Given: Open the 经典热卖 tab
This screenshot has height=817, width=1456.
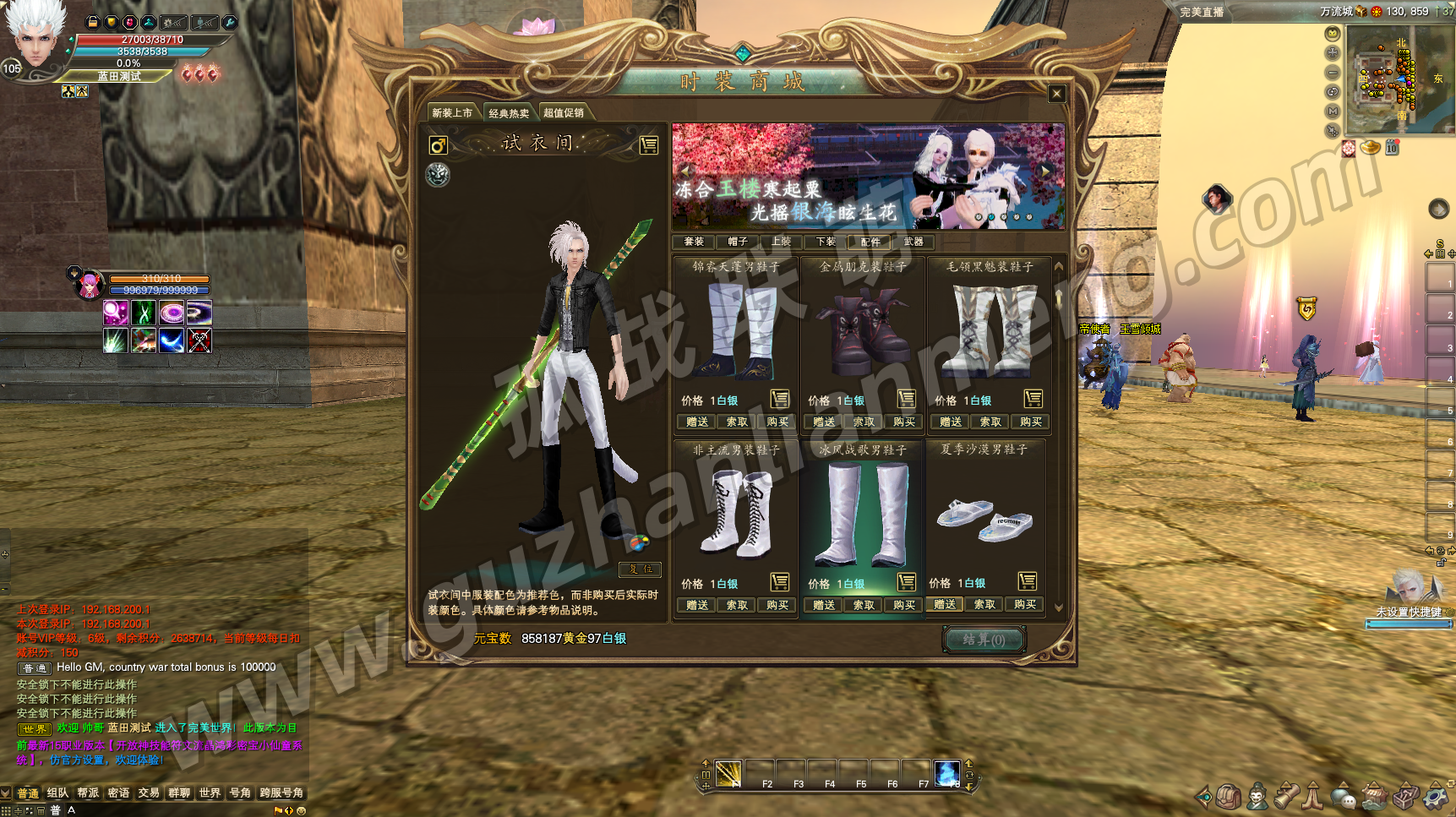Looking at the screenshot, I should pyautogui.click(x=509, y=113).
